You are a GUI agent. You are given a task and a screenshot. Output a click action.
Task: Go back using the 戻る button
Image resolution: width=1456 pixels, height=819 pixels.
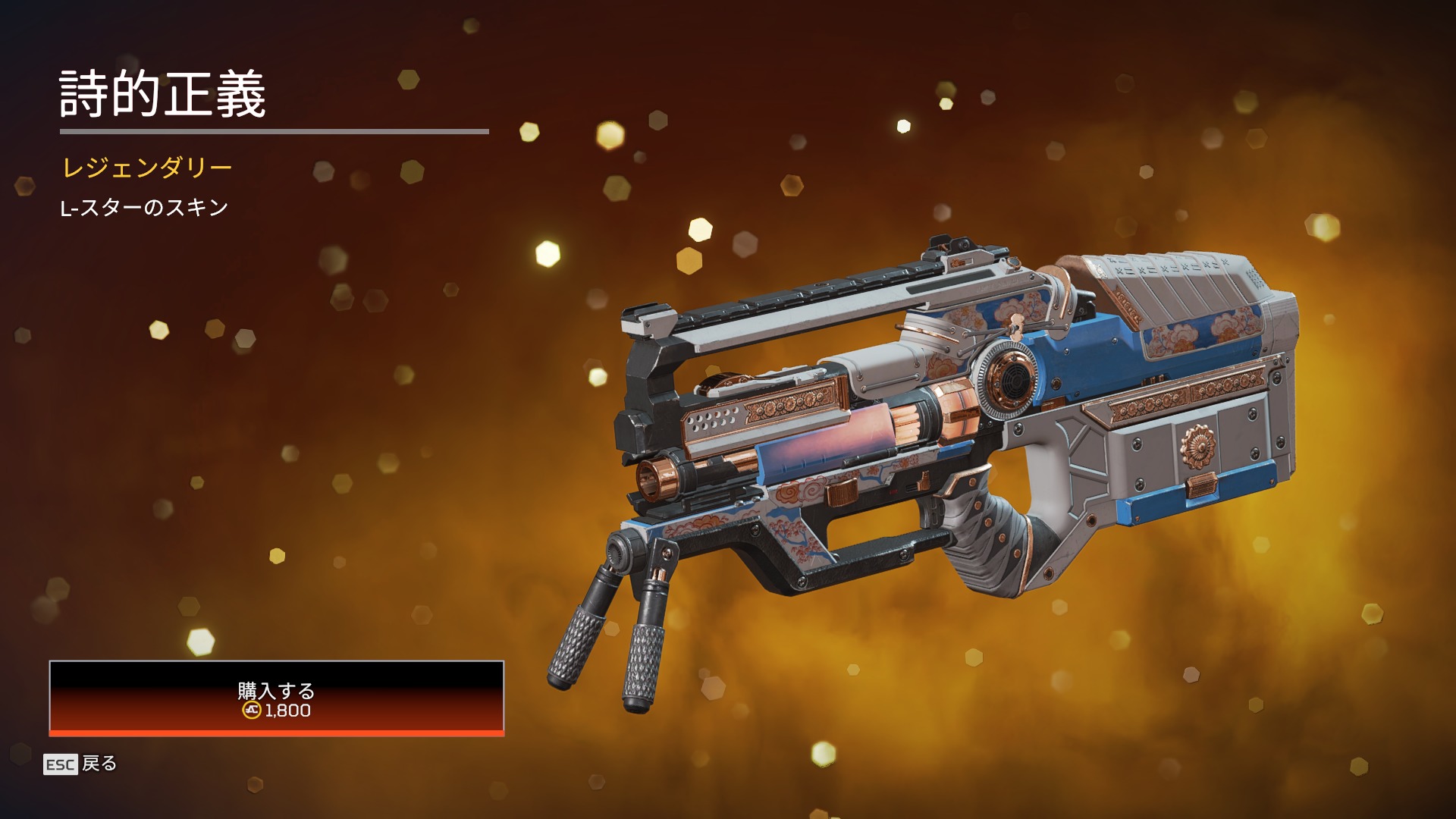(x=81, y=764)
